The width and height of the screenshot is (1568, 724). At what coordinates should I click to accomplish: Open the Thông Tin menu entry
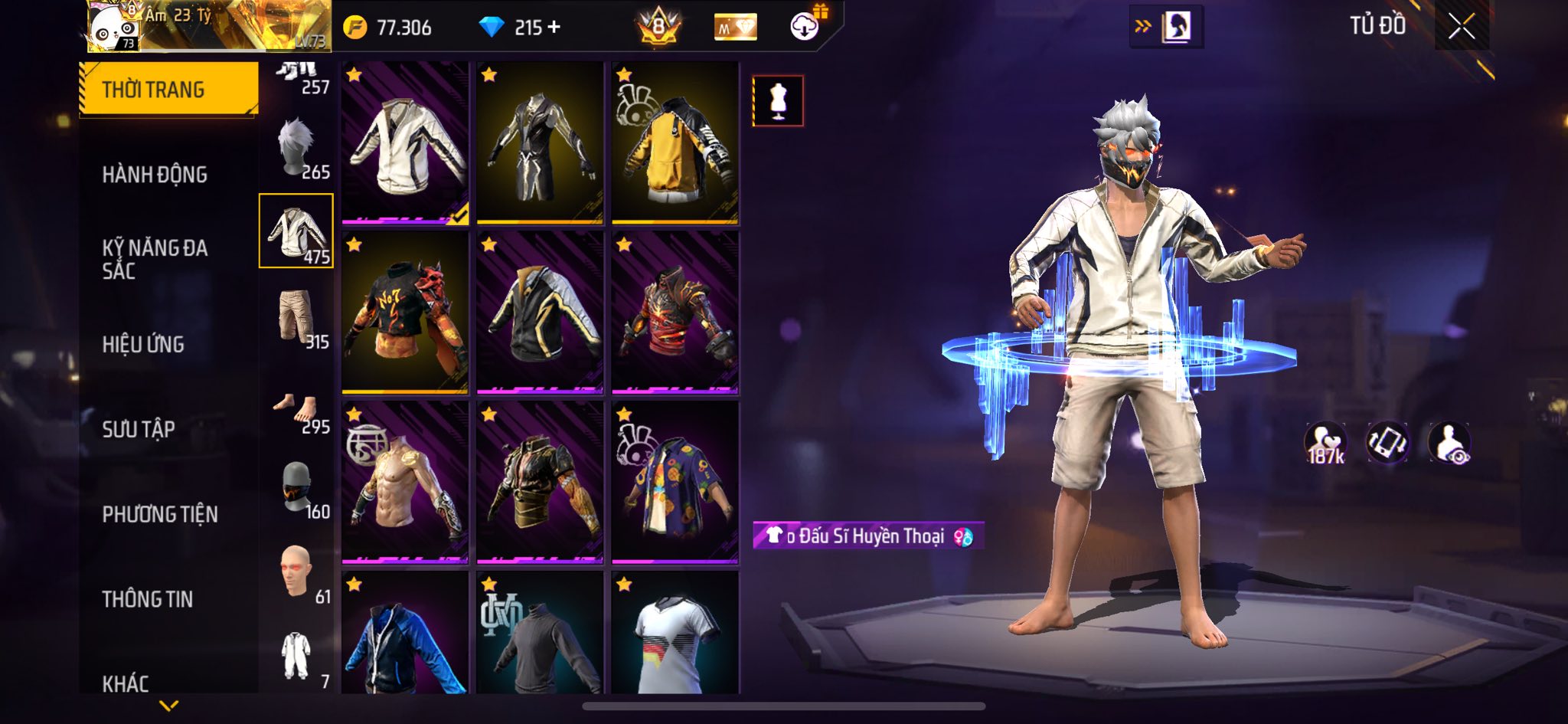pyautogui.click(x=148, y=599)
